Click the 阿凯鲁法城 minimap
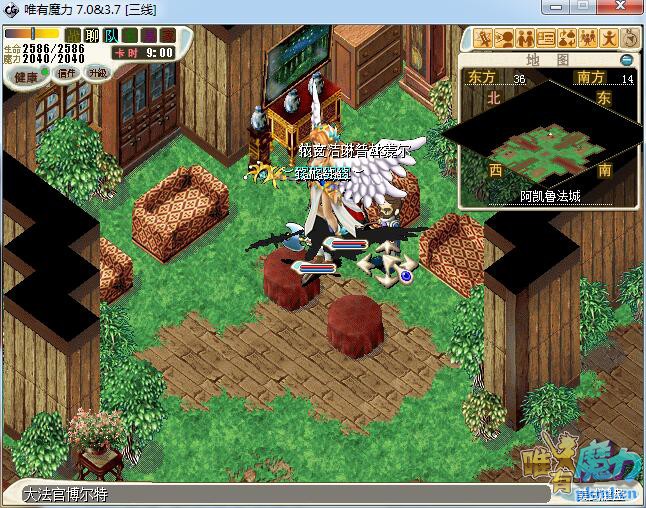The width and height of the screenshot is (646, 508). point(549,140)
